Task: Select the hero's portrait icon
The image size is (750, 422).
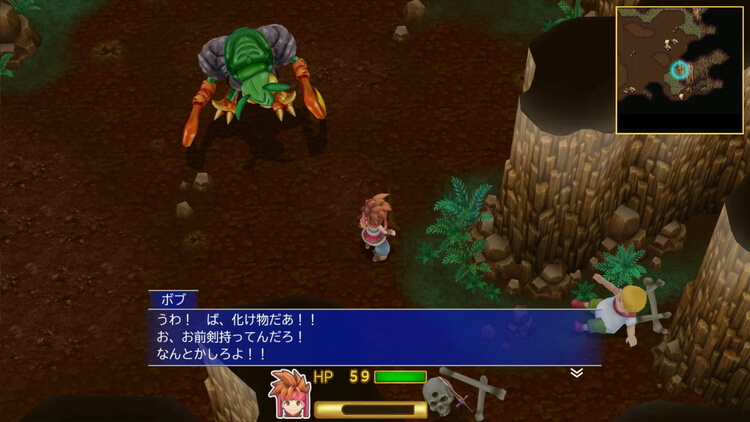Action: click(289, 394)
